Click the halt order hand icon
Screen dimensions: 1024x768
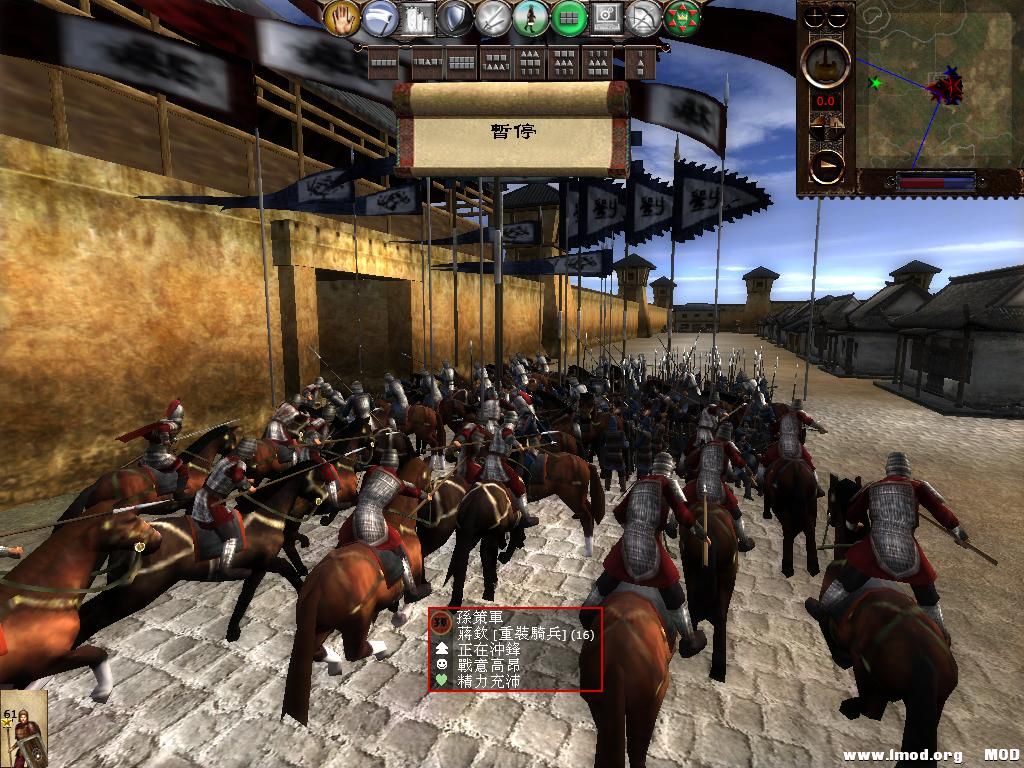point(342,18)
